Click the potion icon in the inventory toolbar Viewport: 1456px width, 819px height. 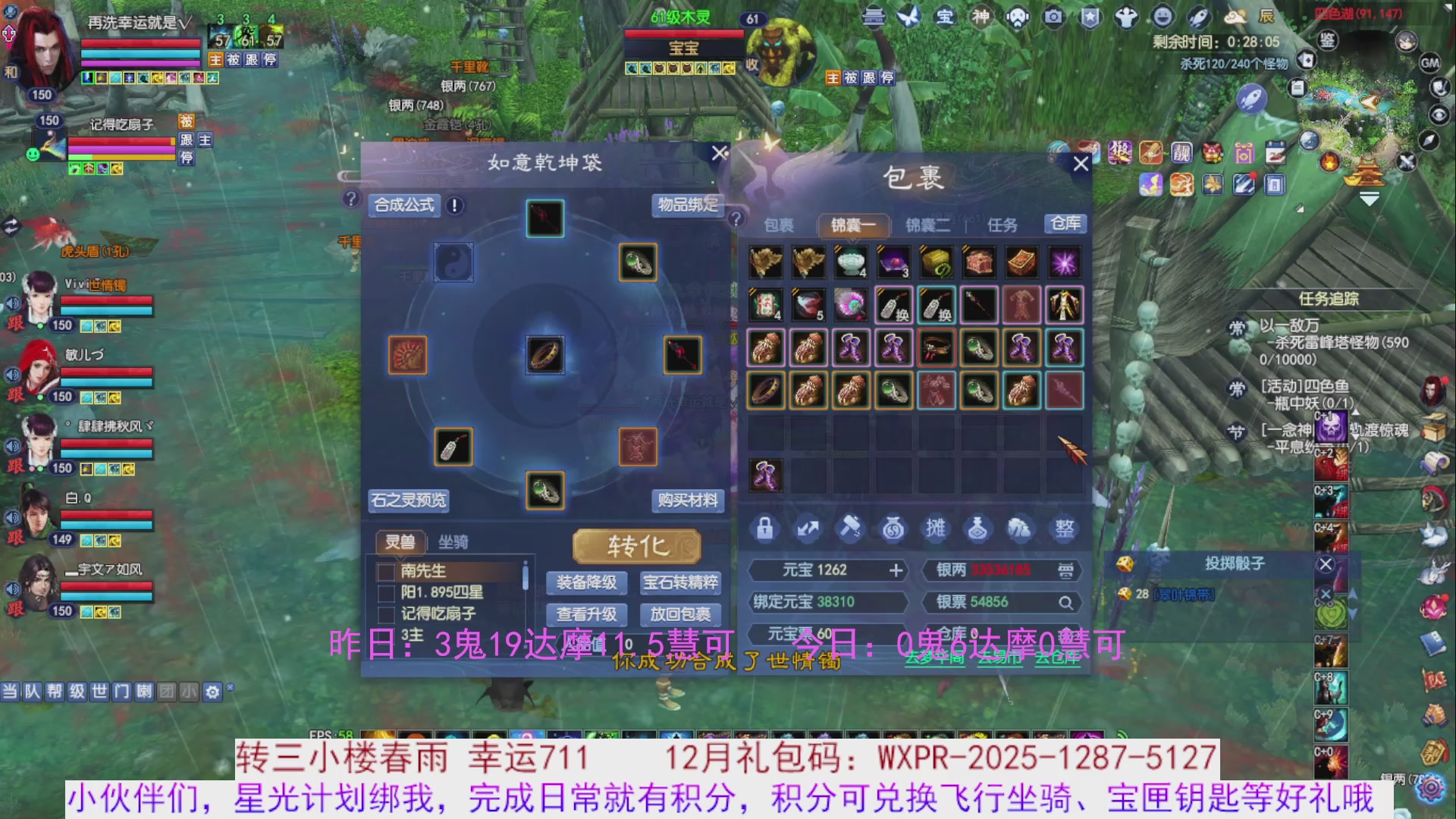coord(979,529)
